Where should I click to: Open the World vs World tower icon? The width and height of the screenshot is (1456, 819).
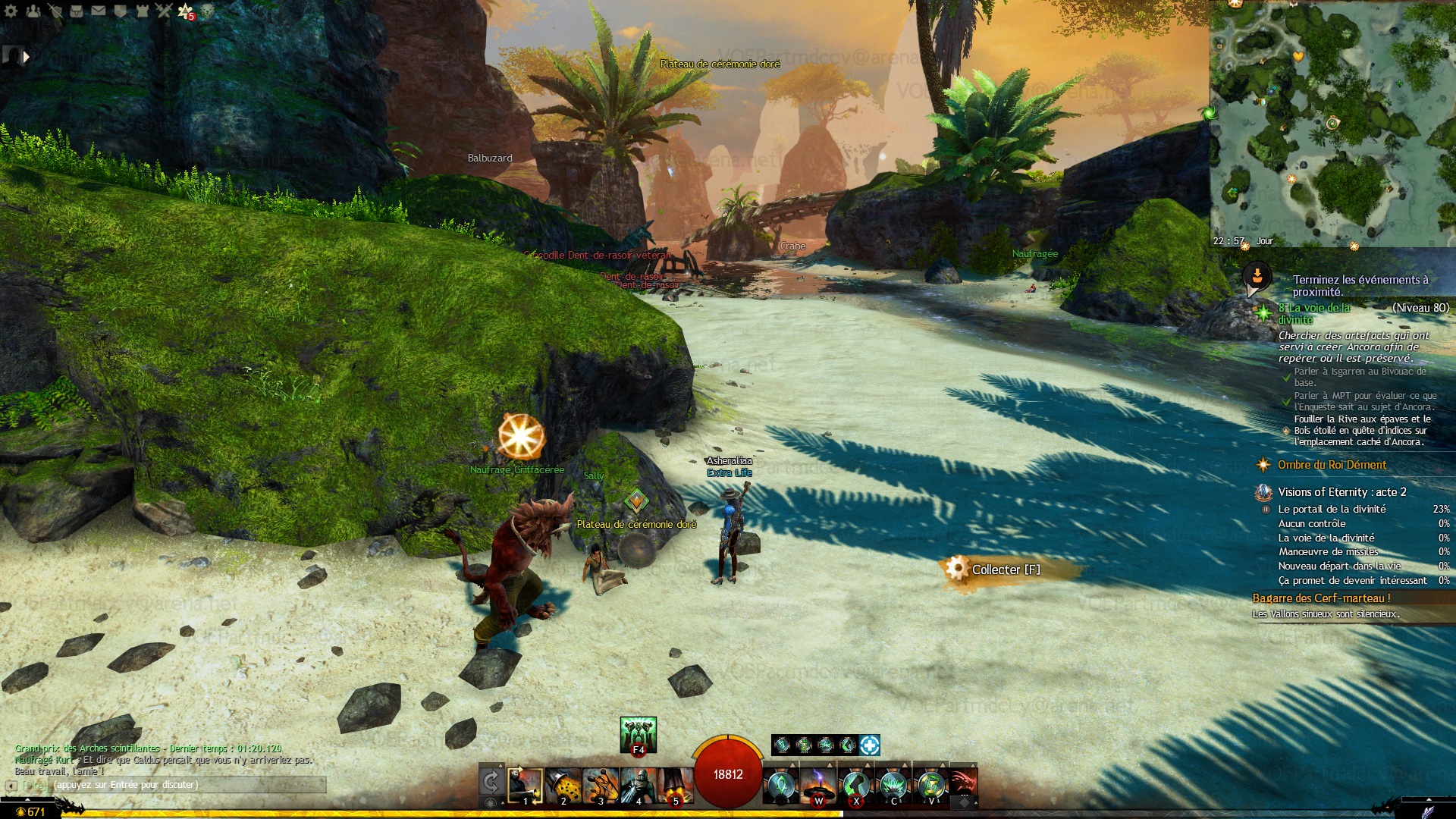[142, 11]
